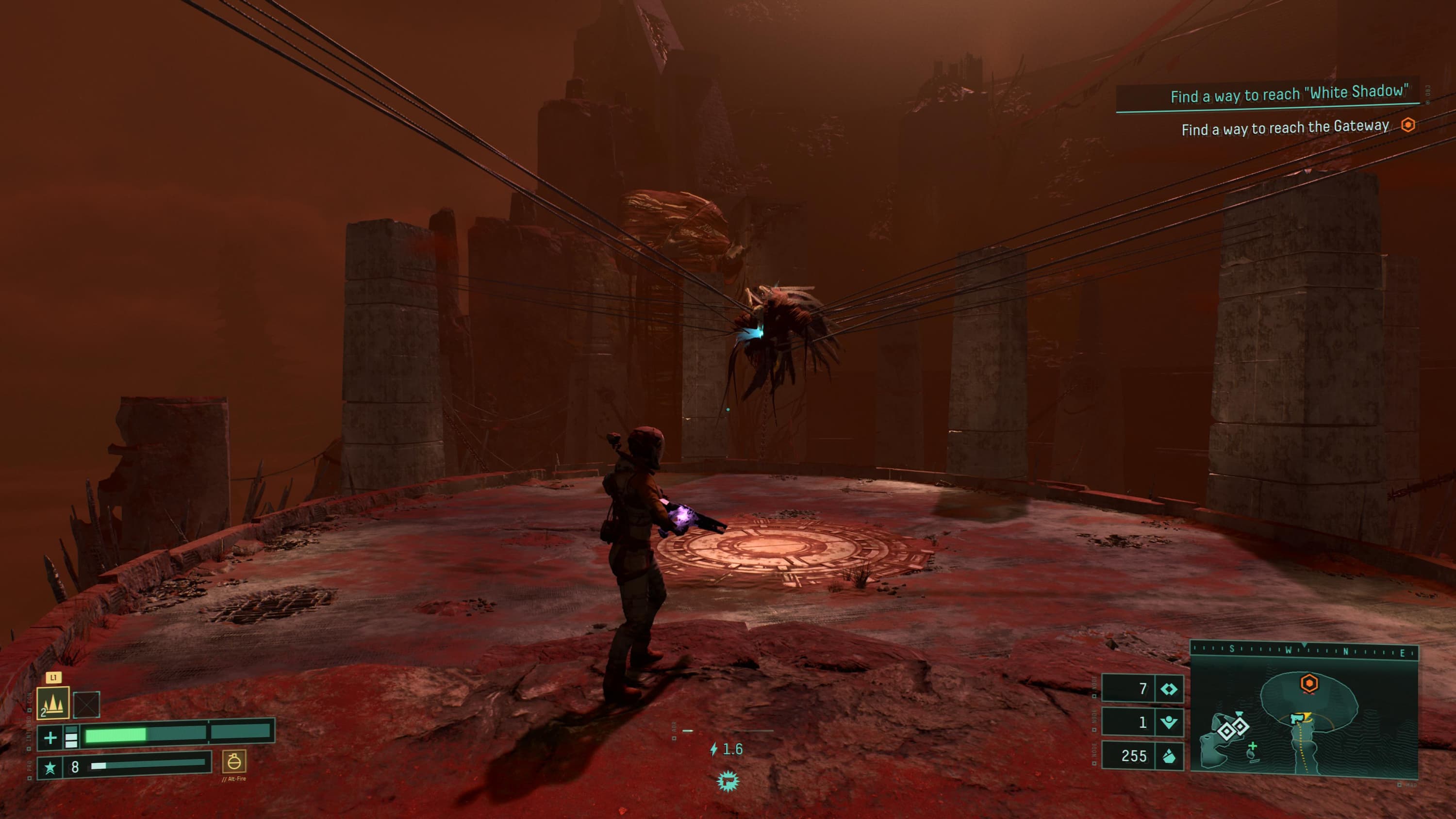
Task: Click the orange hexagon icon beside the Gateway objective
Action: tap(1408, 125)
